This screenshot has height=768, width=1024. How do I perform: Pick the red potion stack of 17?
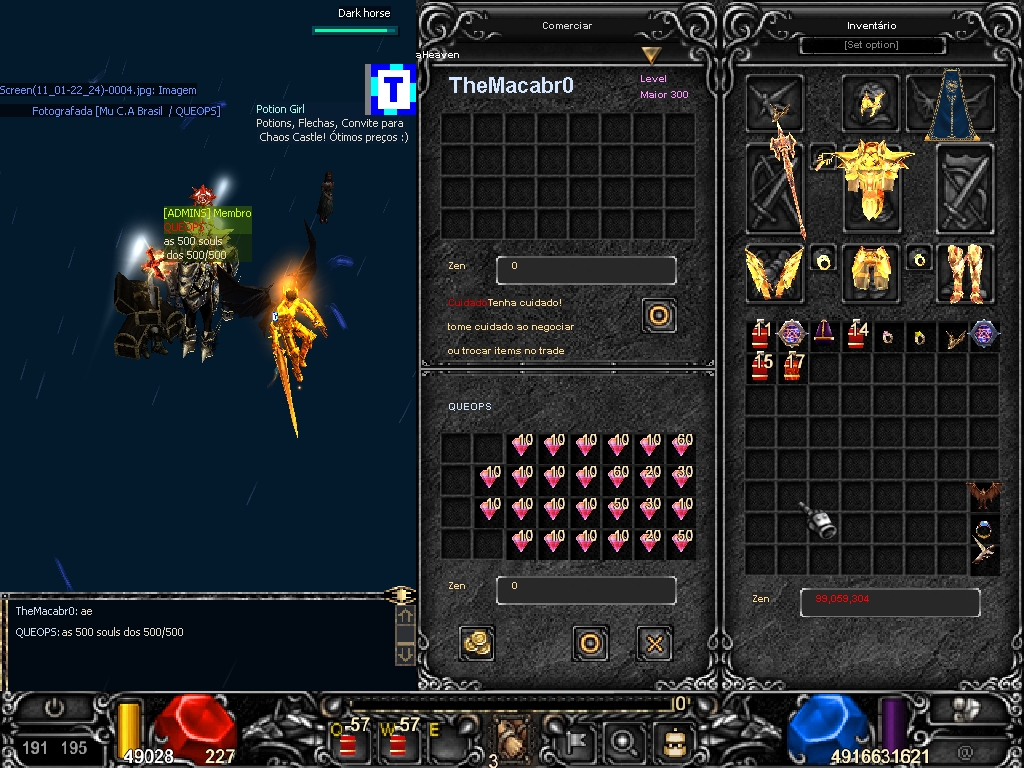coord(794,367)
